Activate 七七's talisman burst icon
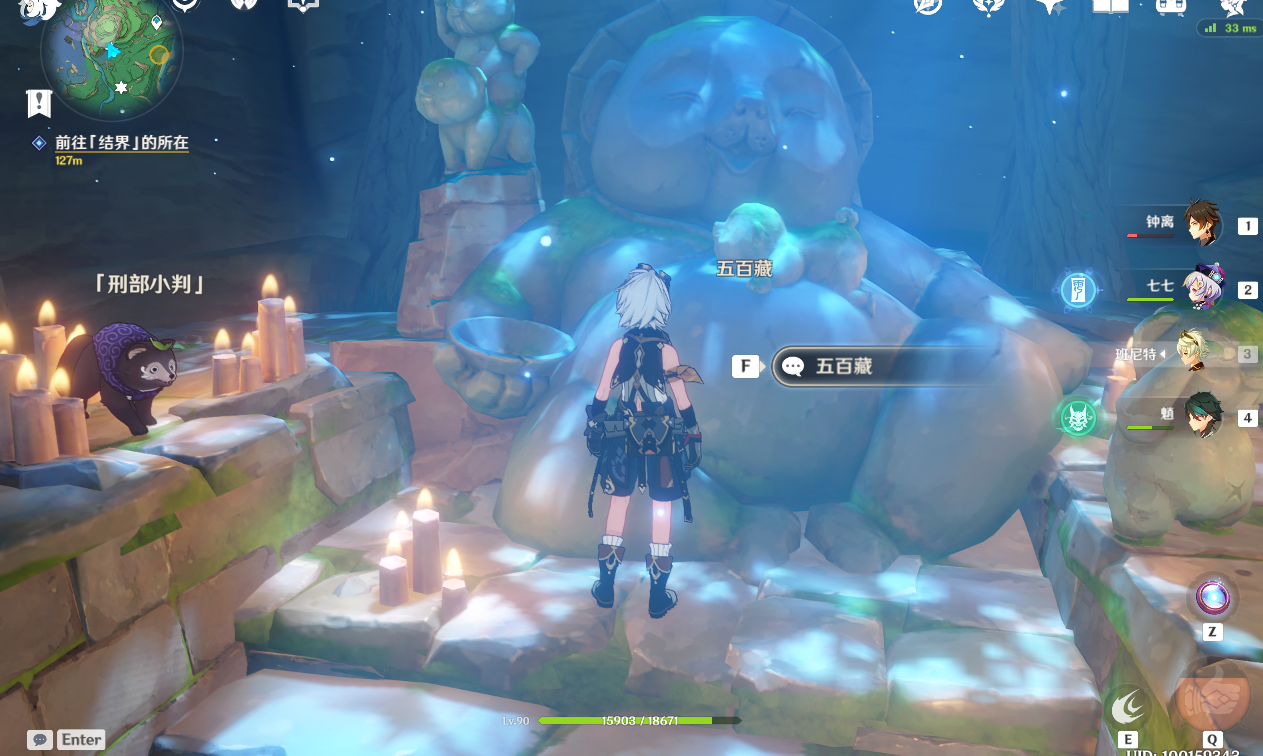 (1078, 290)
